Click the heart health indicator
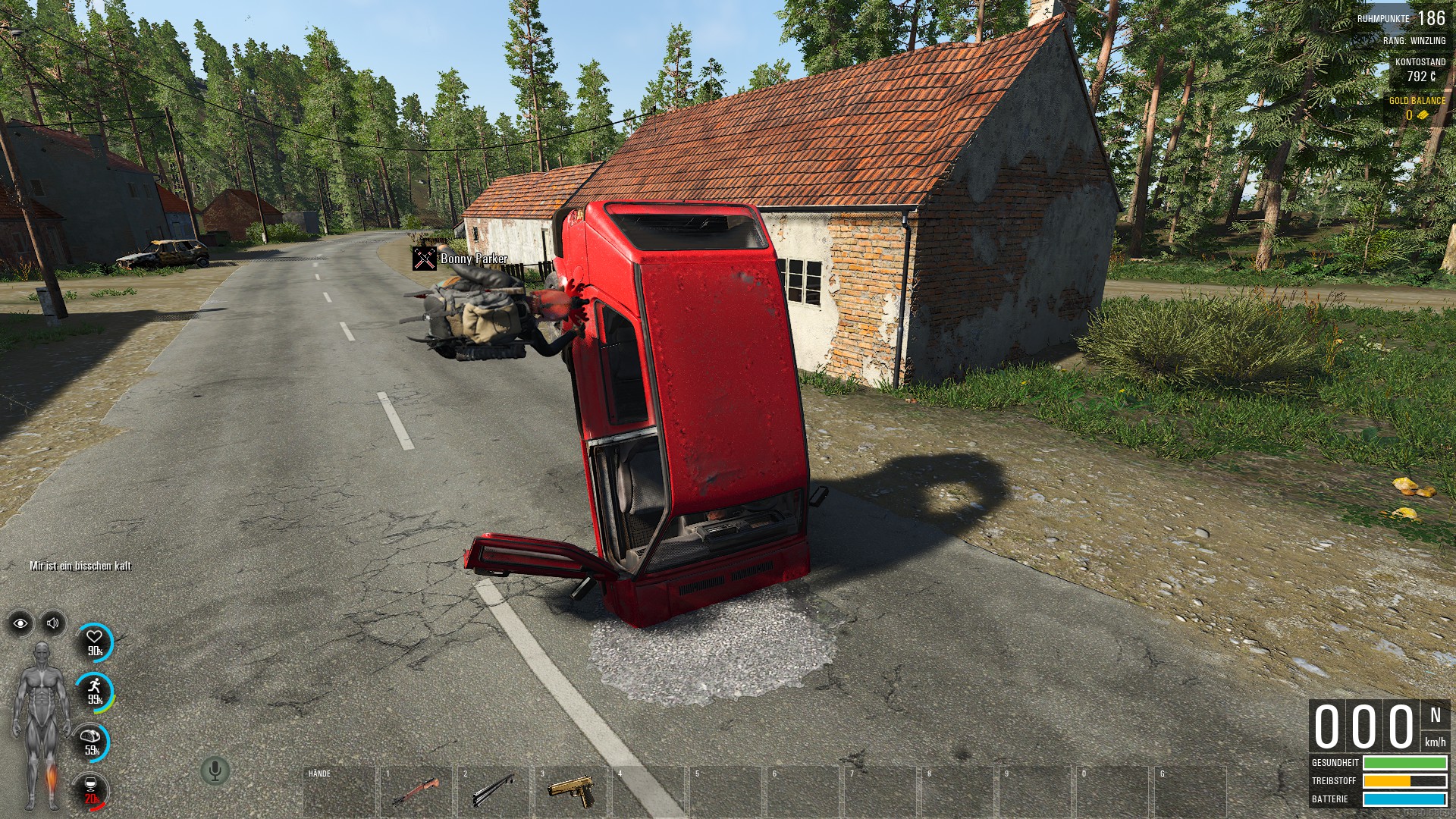The height and width of the screenshot is (819, 1456). point(95,642)
